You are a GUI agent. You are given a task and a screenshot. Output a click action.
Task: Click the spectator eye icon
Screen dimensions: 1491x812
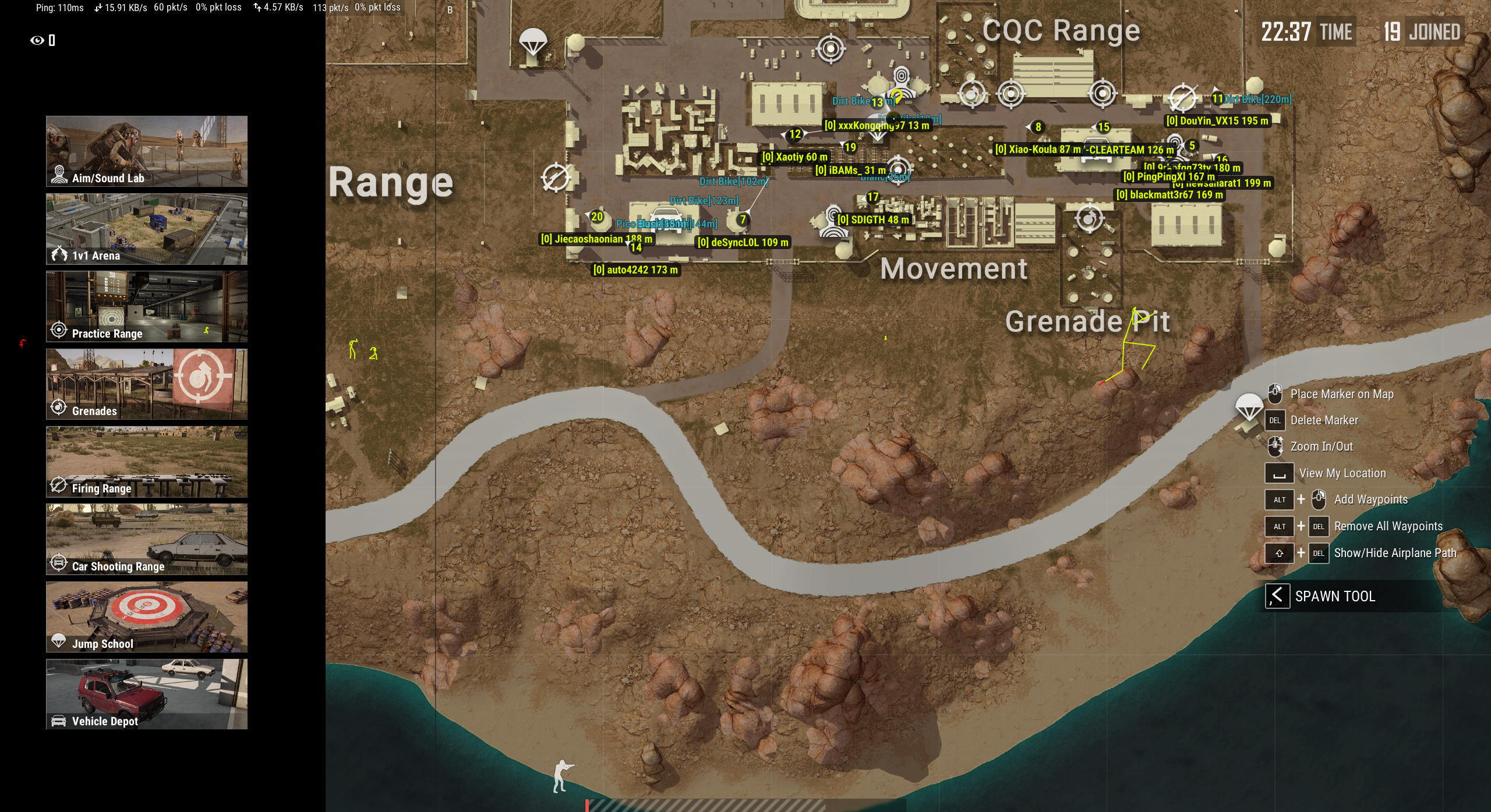[37, 40]
